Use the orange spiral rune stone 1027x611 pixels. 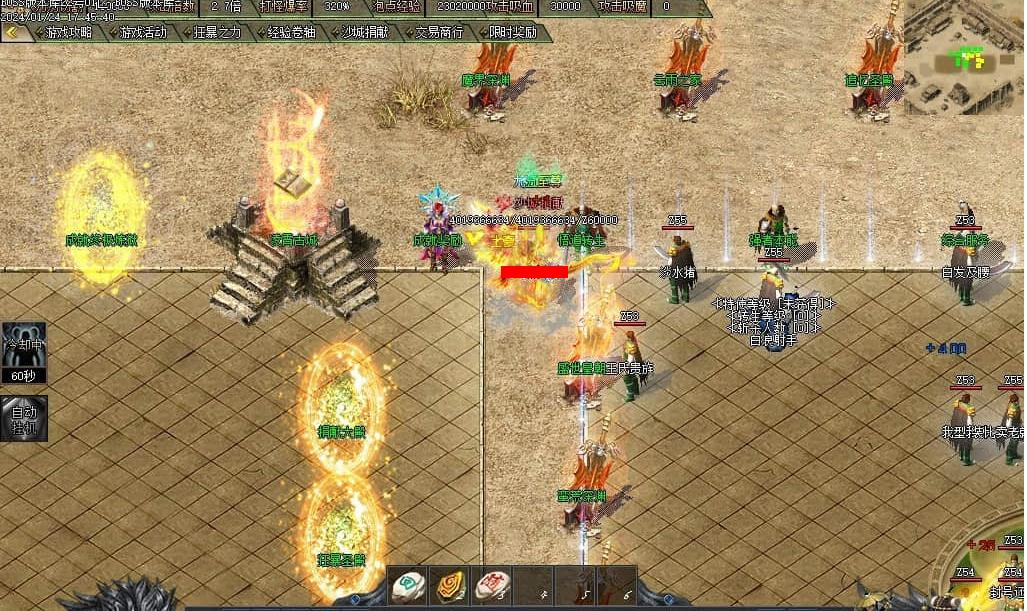449,586
